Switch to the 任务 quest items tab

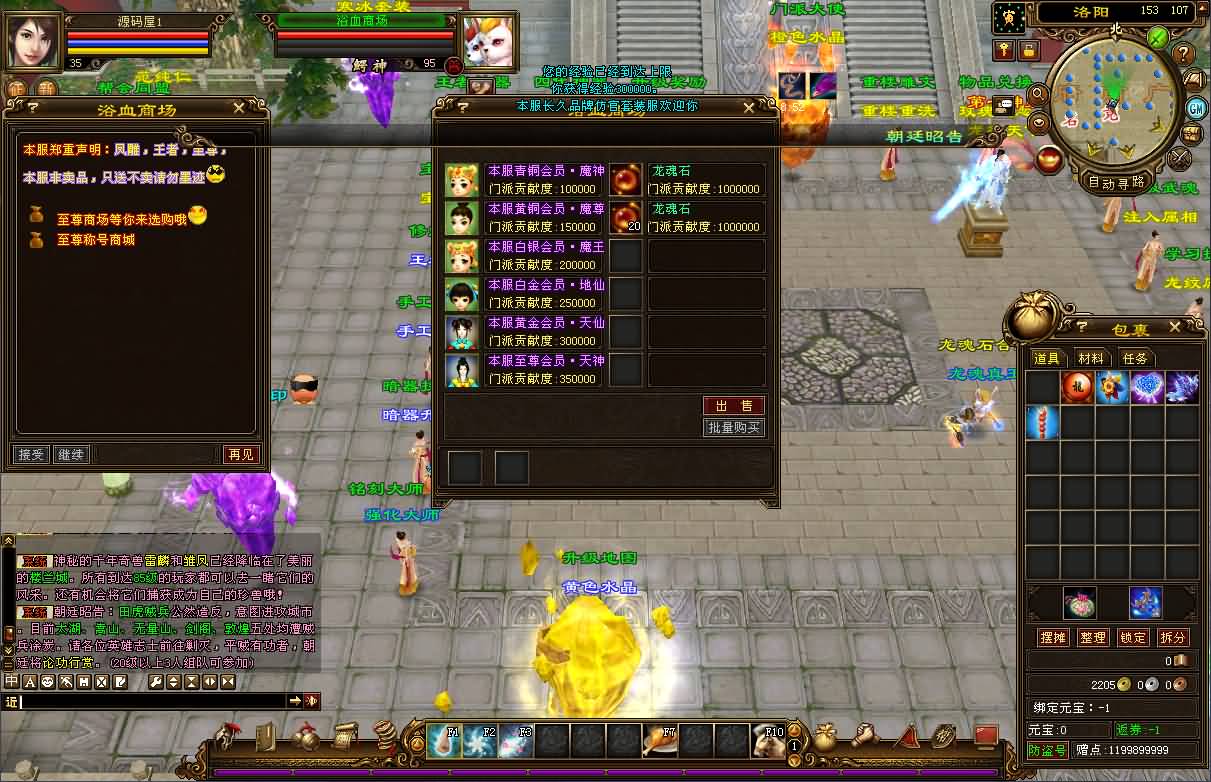click(x=1135, y=358)
